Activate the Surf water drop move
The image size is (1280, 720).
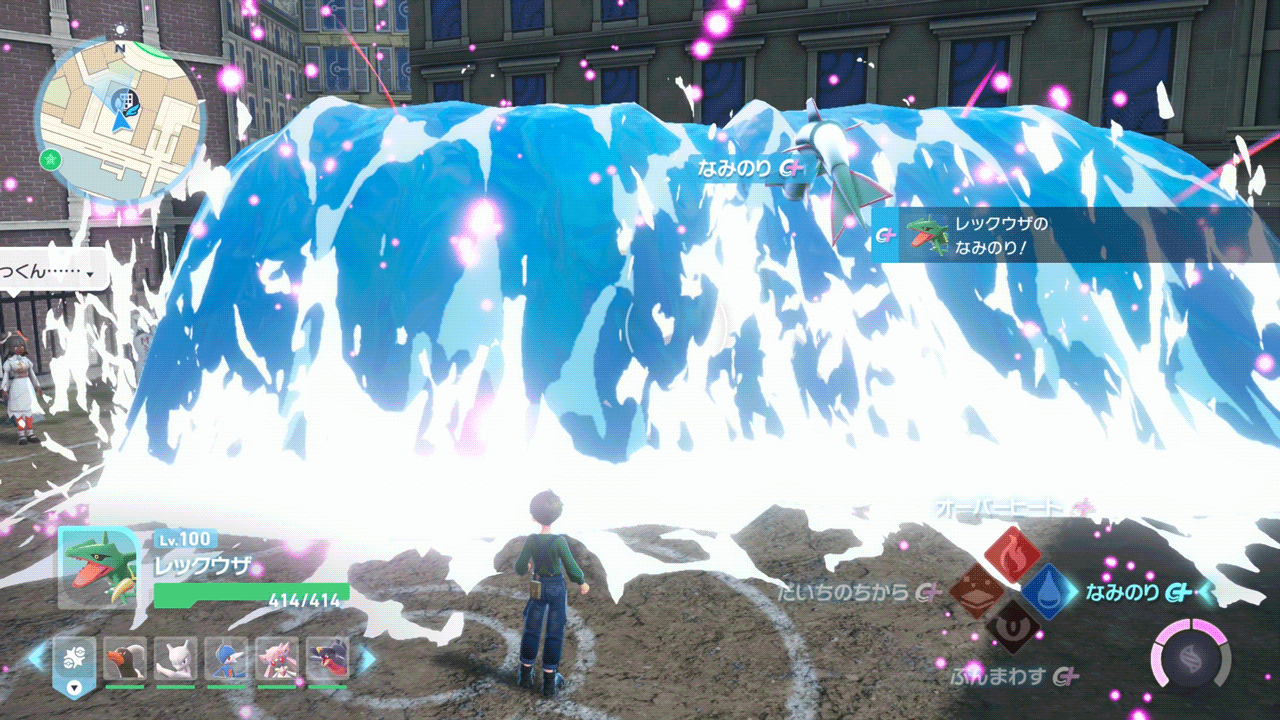coord(1048,591)
